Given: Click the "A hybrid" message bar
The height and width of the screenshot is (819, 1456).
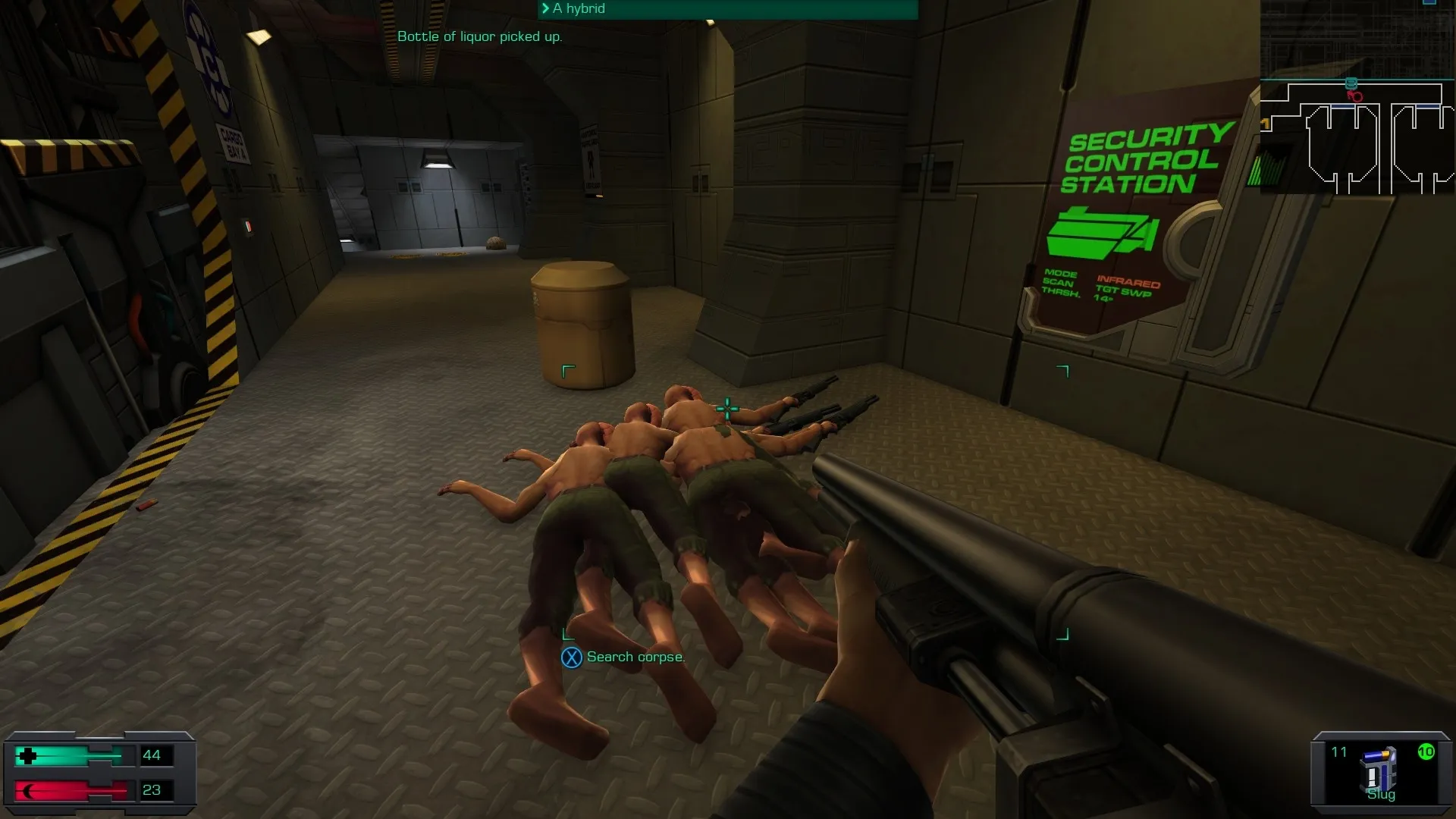Looking at the screenshot, I should tap(728, 9).
